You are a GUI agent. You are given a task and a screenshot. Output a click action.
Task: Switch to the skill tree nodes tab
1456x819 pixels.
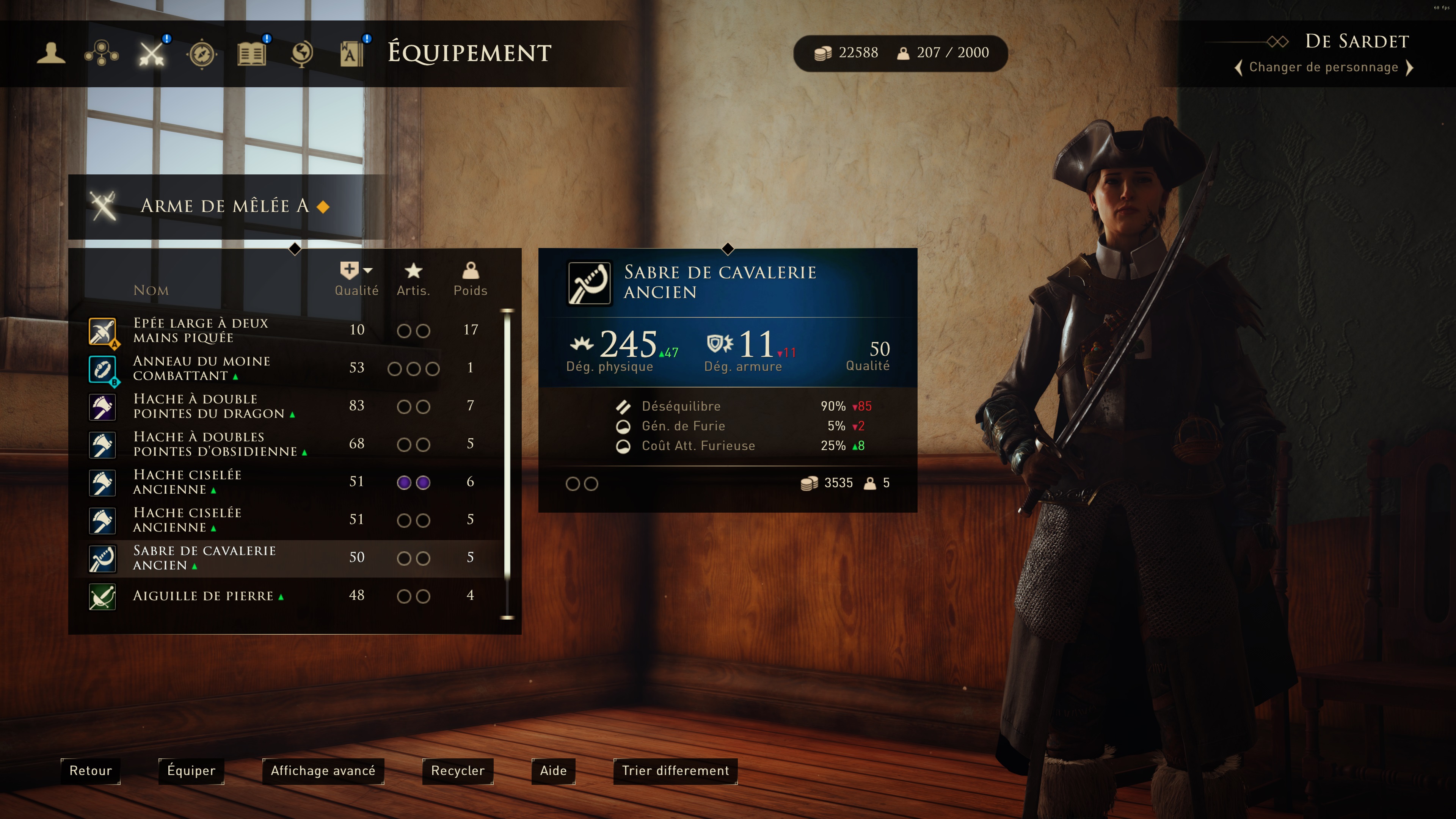pyautogui.click(x=101, y=54)
